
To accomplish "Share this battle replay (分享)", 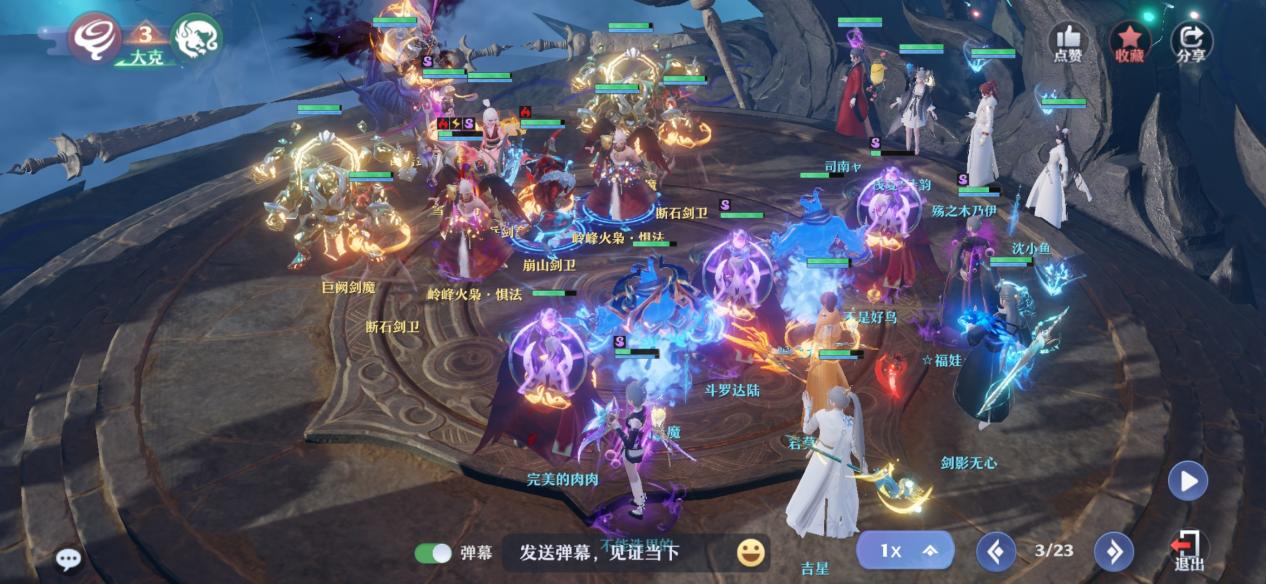I will [x=1190, y=42].
